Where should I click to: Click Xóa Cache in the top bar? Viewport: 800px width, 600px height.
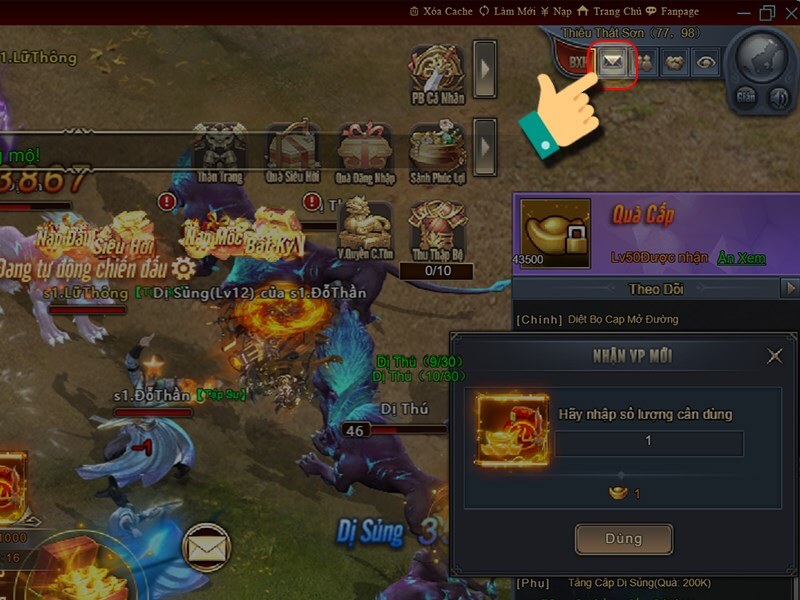[441, 11]
